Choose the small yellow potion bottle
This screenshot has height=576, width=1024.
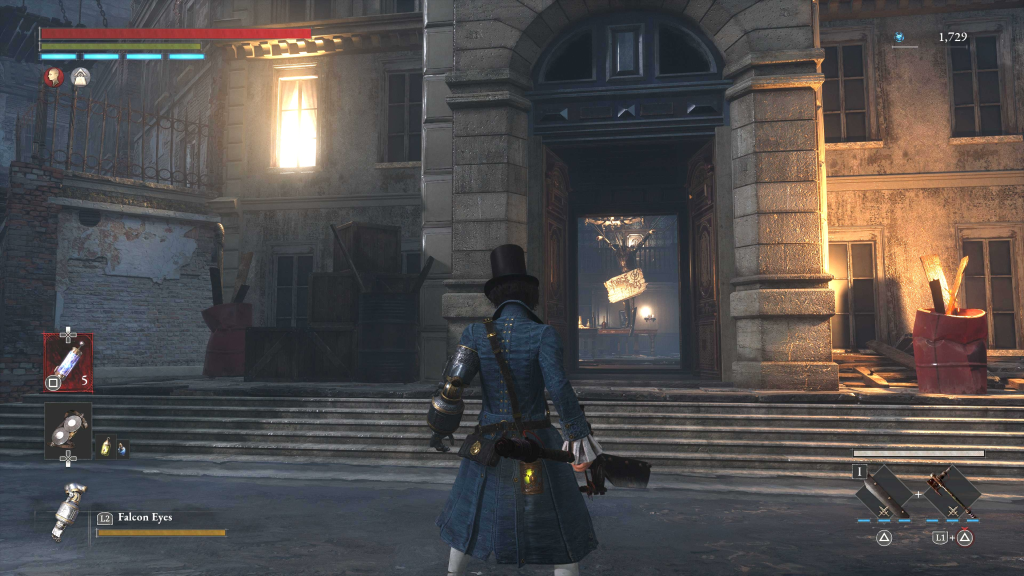[106, 448]
